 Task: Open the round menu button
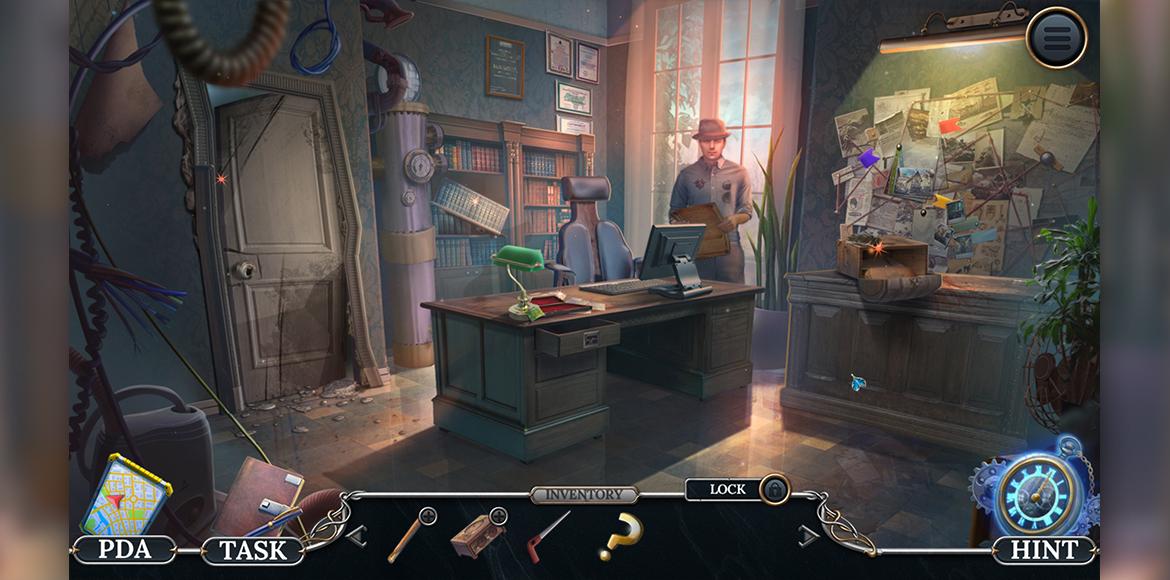(1056, 38)
